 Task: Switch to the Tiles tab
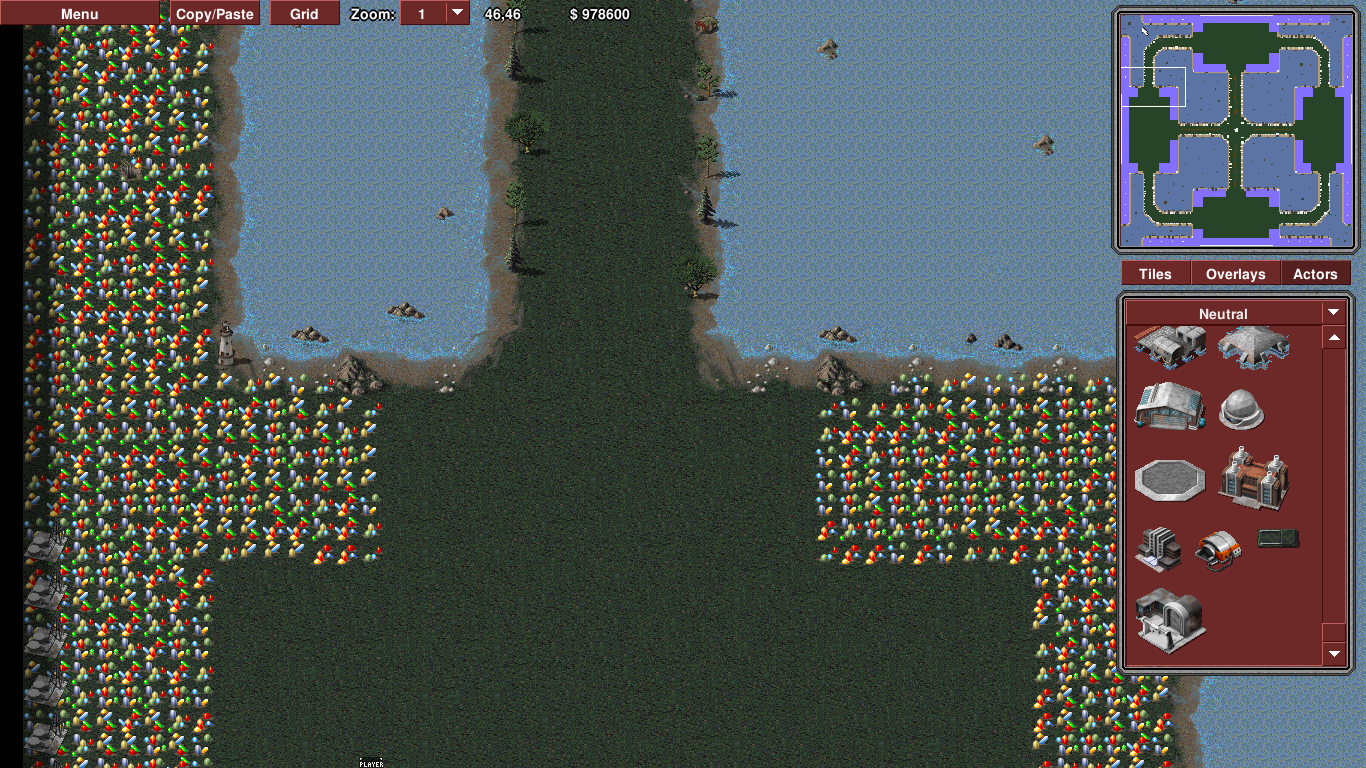pyautogui.click(x=1155, y=274)
